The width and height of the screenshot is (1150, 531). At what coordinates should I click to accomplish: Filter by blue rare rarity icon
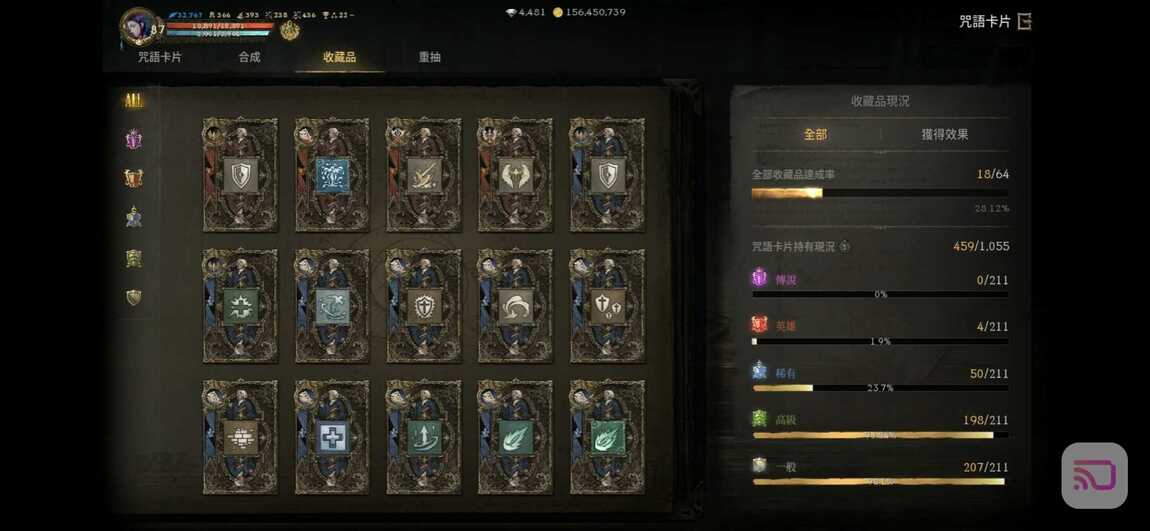[134, 217]
